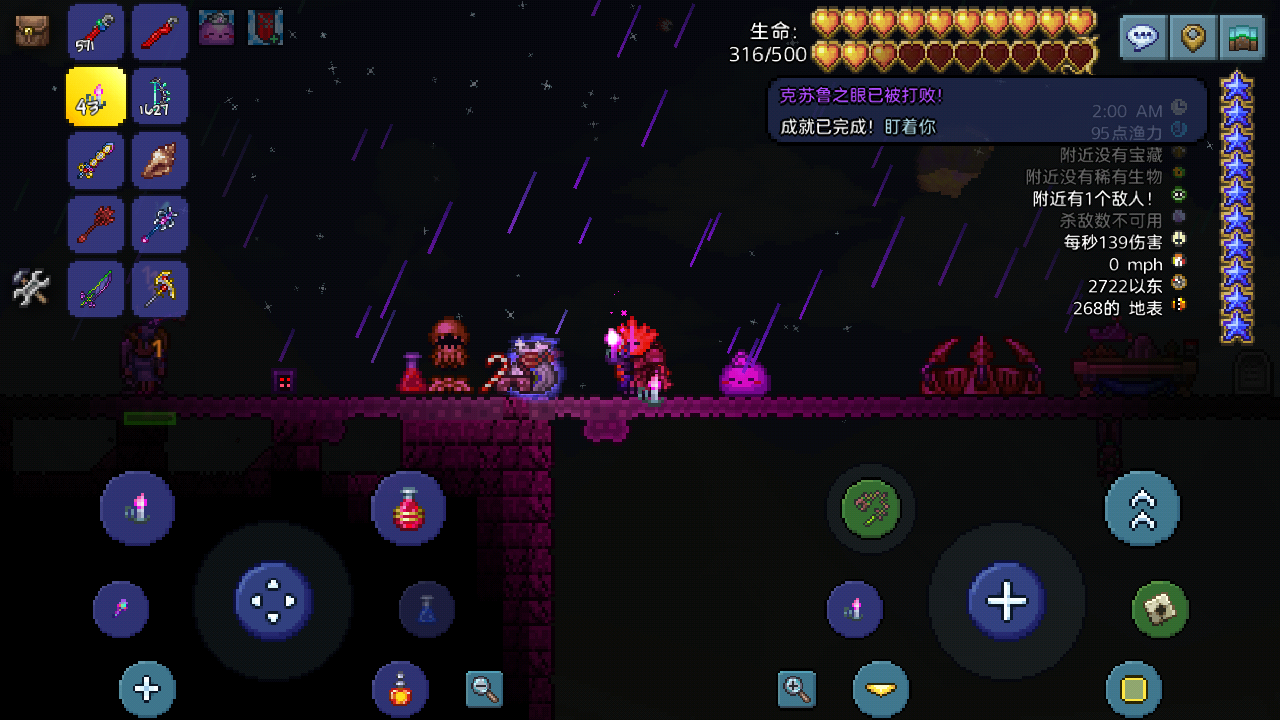Image resolution: width=1280 pixels, height=720 pixels.
Task: Use the blue mana potion quick button
Action: 427,609
